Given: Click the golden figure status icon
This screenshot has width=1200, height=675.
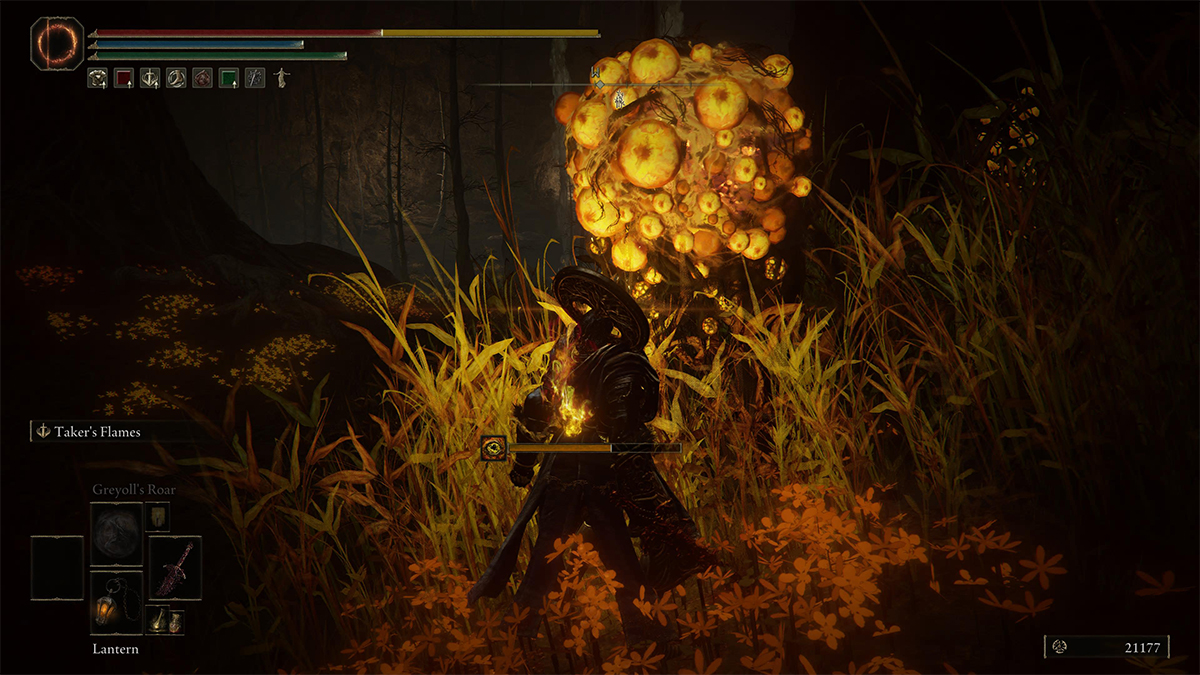Looking at the screenshot, I should point(281,77).
